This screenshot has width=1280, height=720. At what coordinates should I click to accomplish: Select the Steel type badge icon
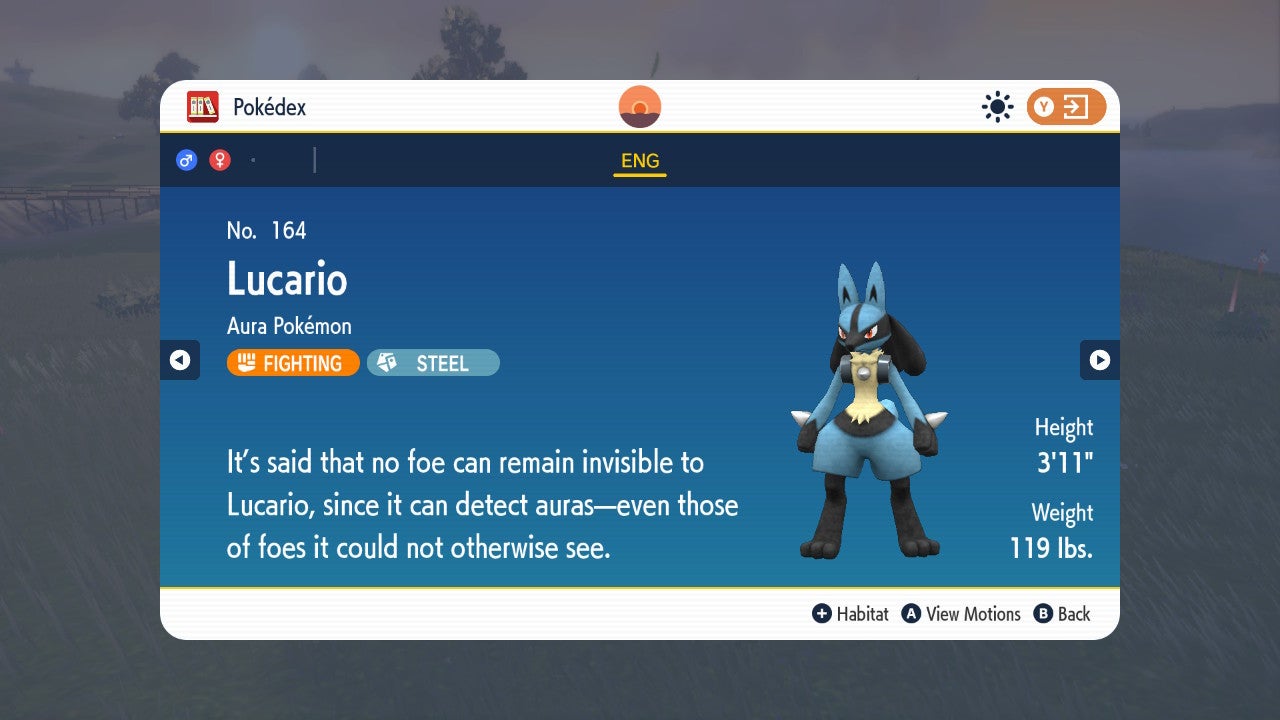coord(389,362)
